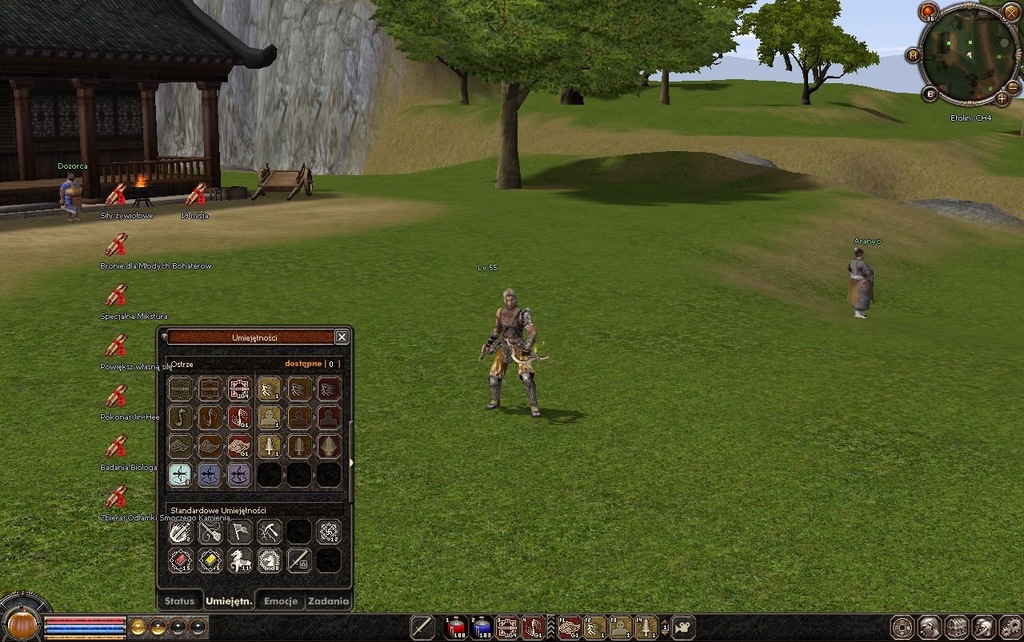Open the Siły żywiołowe quest scroll
The height and width of the screenshot is (642, 1024).
116,195
